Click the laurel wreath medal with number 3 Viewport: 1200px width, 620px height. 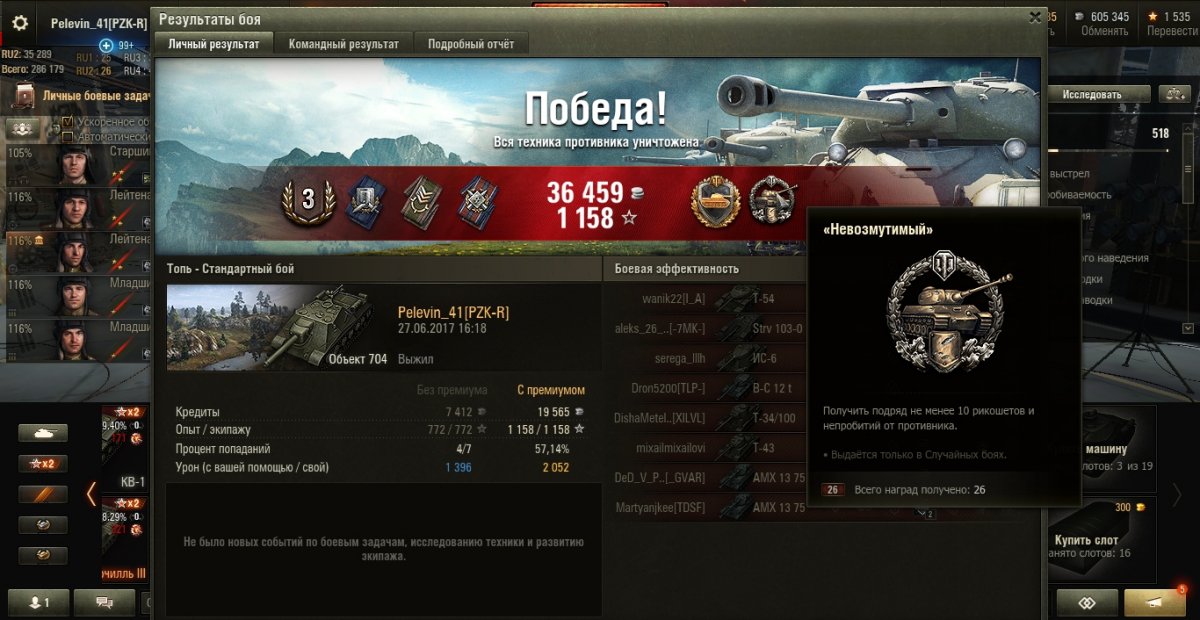tap(308, 200)
